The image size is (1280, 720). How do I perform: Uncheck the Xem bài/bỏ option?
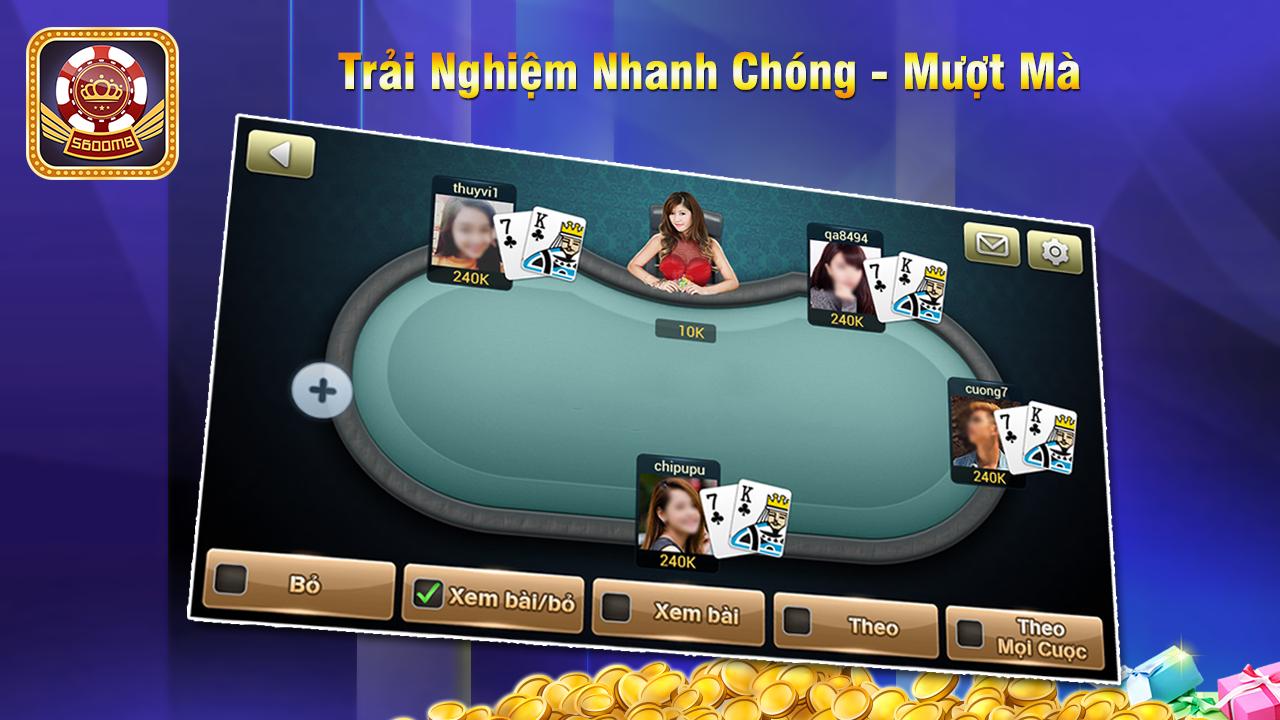pyautogui.click(x=428, y=595)
